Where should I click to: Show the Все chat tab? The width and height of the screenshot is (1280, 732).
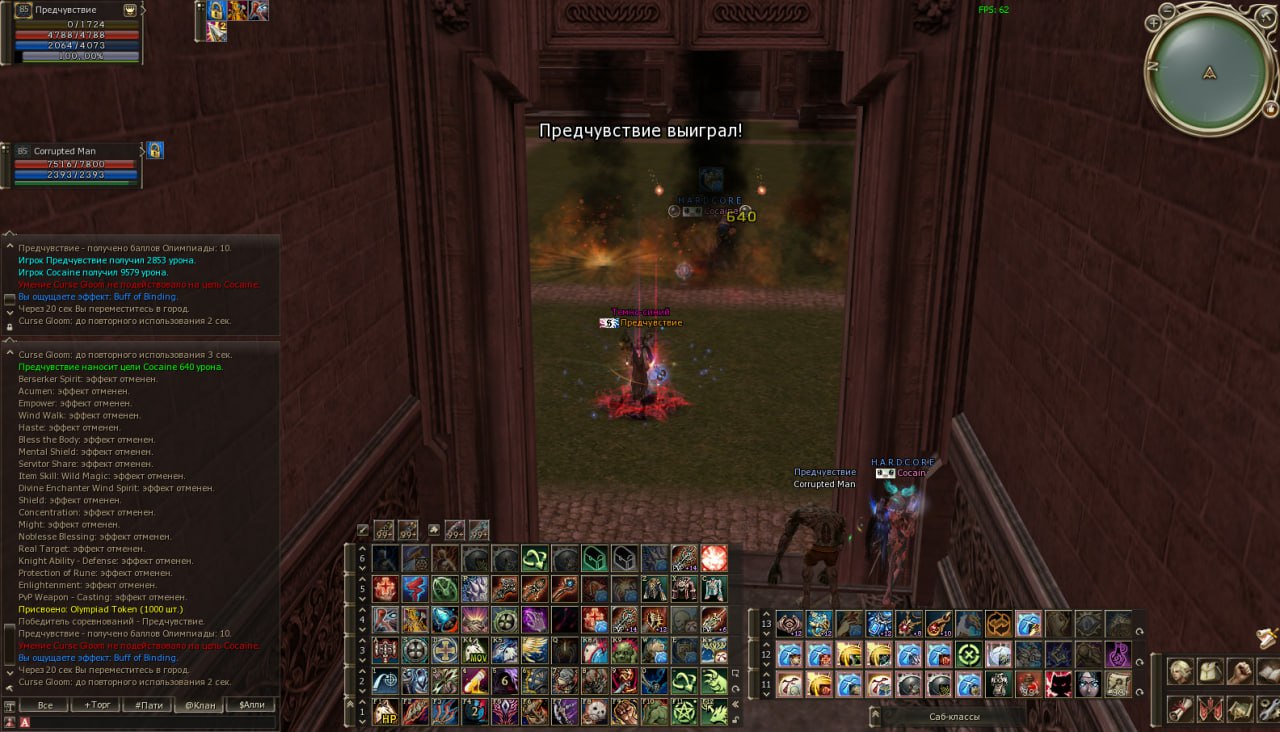45,705
